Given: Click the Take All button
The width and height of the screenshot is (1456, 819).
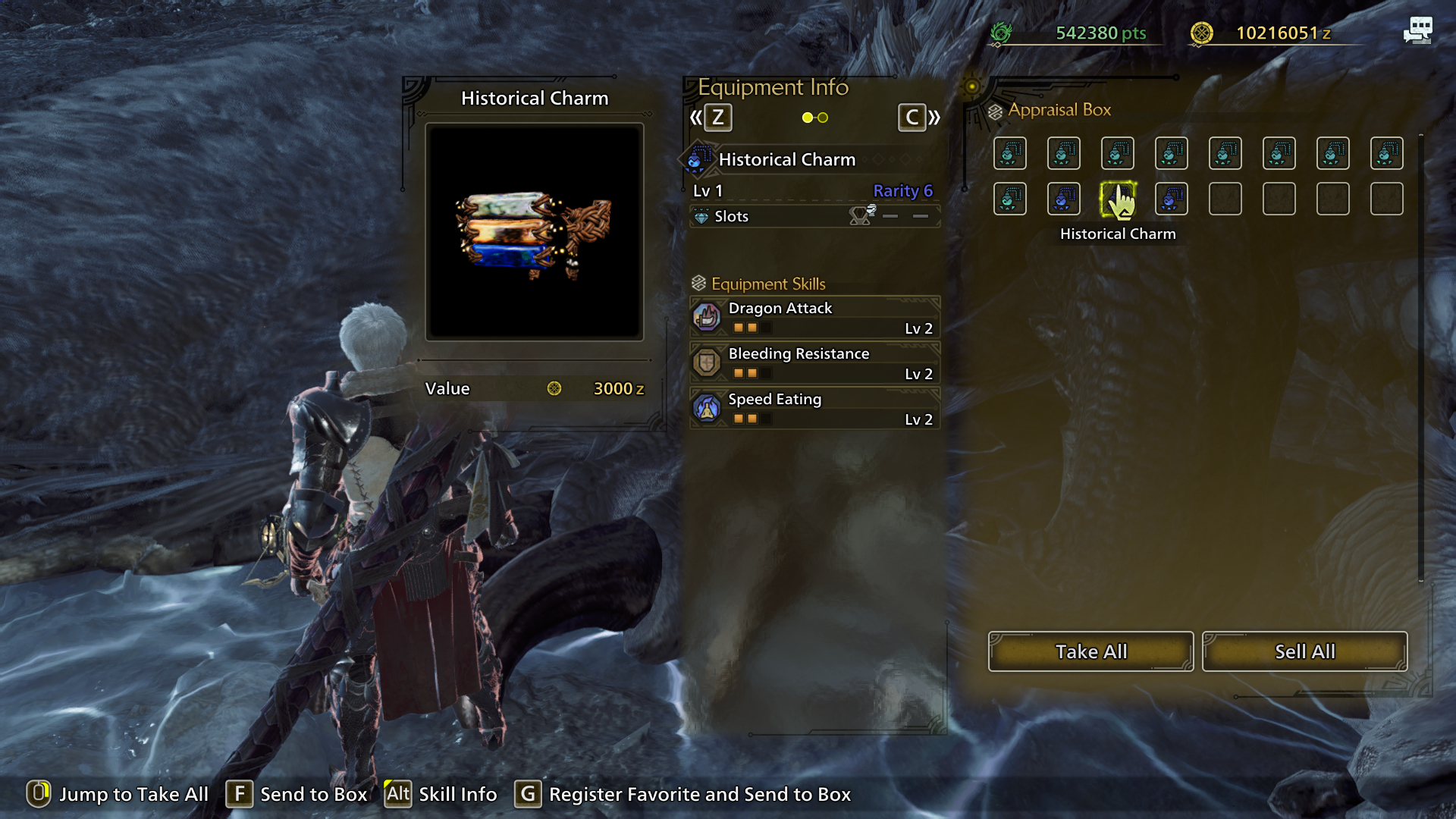Looking at the screenshot, I should pyautogui.click(x=1090, y=651).
